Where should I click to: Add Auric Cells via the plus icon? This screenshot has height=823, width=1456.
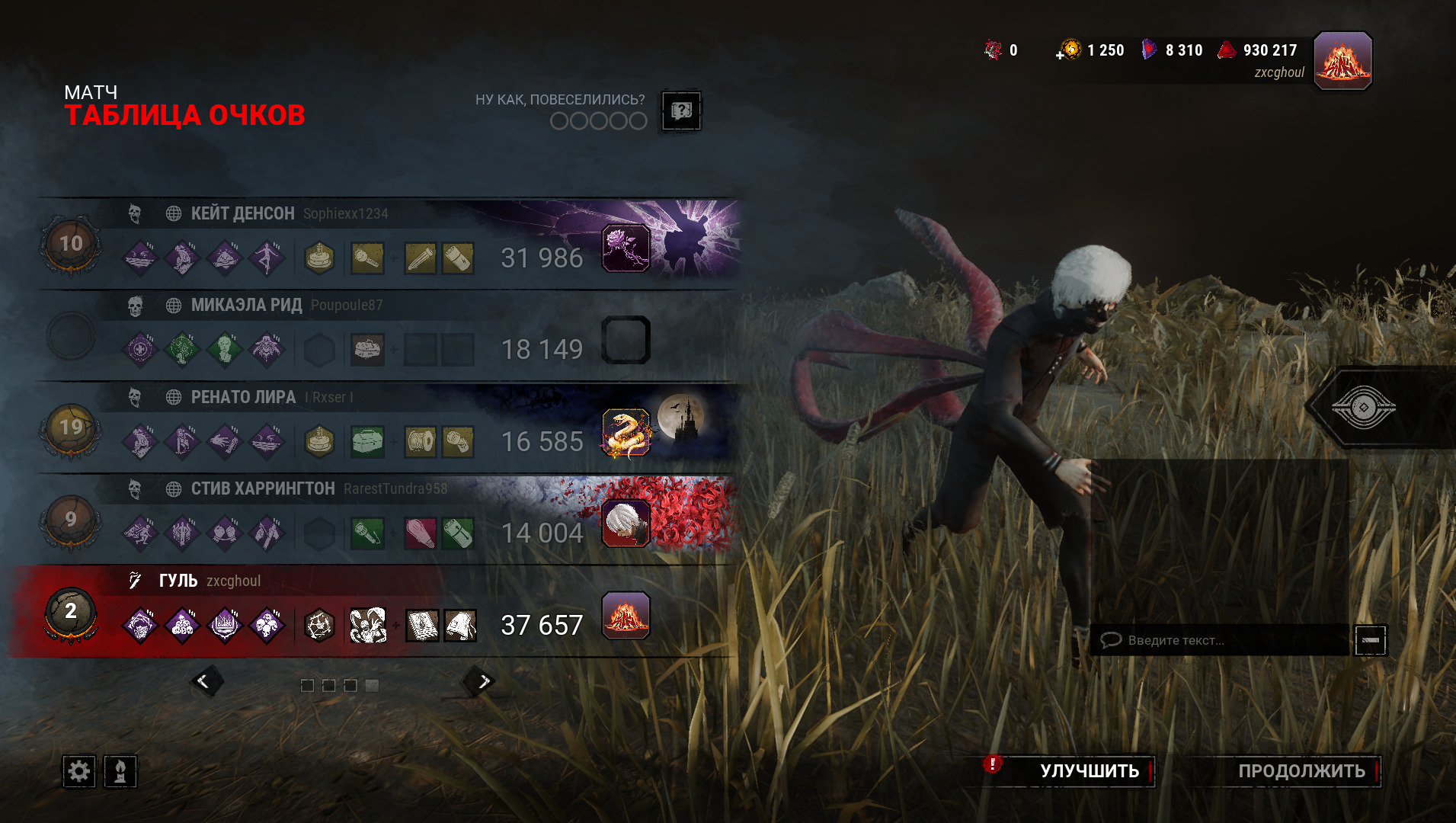[x=1060, y=55]
